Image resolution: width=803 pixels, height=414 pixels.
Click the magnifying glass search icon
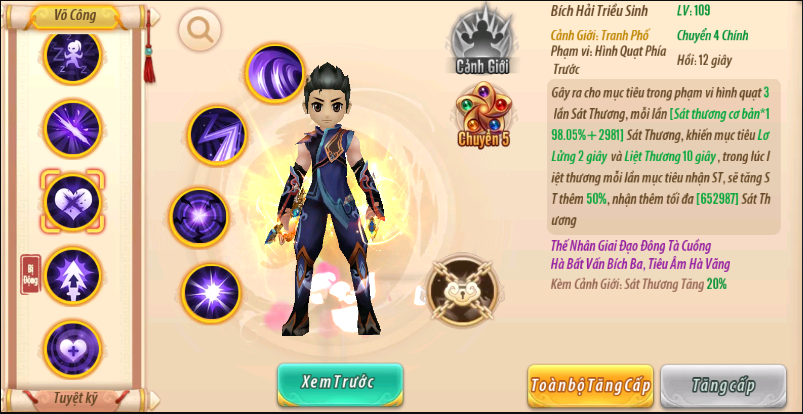(x=201, y=29)
